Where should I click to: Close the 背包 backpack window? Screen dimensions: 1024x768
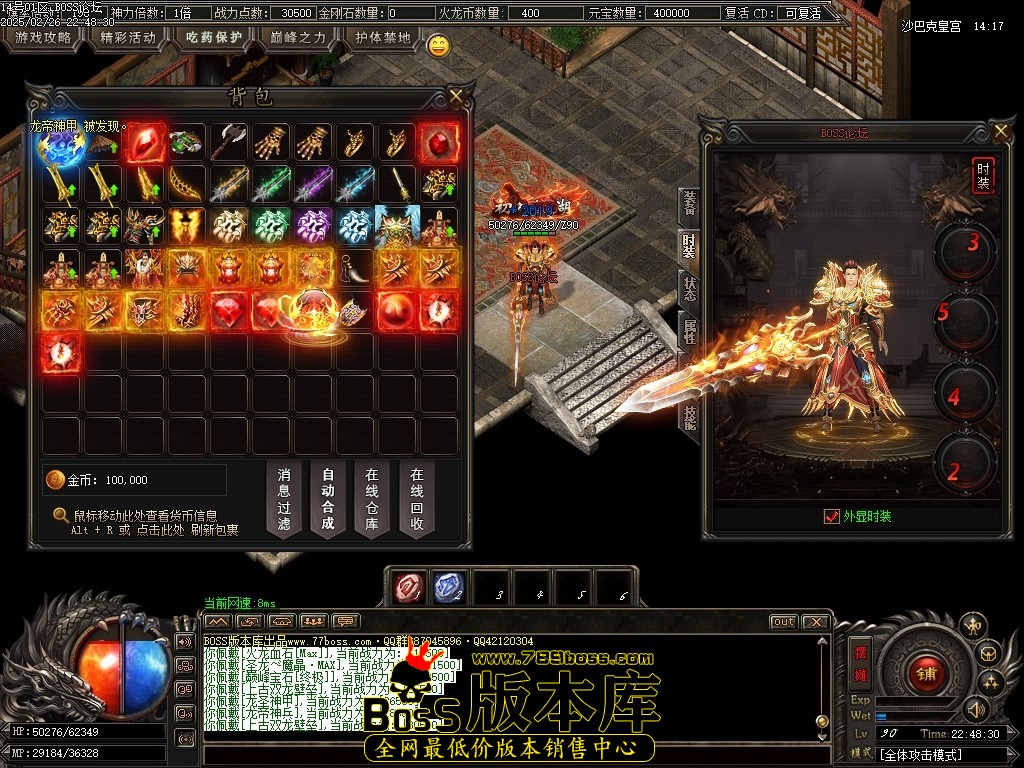456,96
